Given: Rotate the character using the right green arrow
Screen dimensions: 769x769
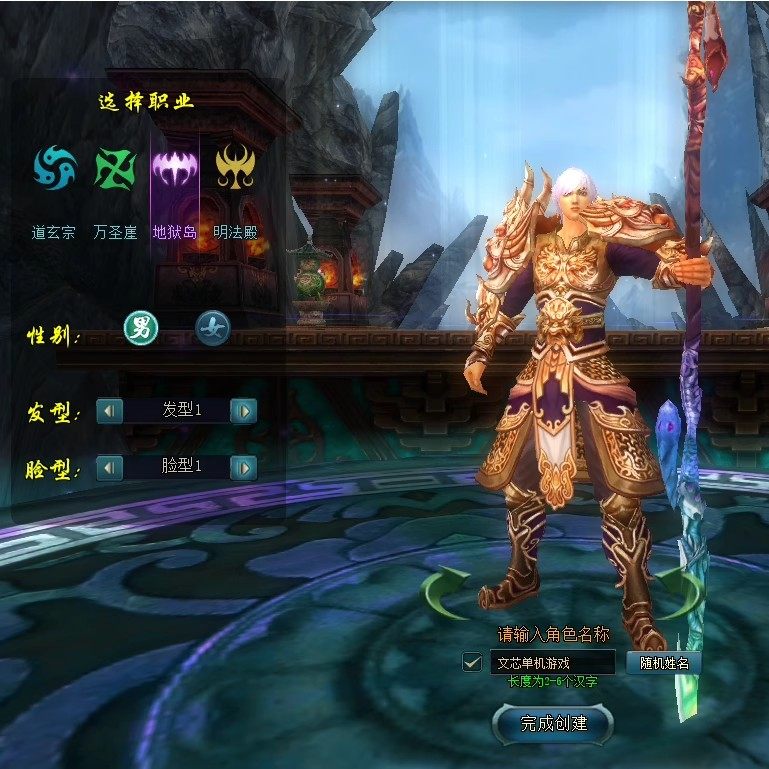Looking at the screenshot, I should pyautogui.click(x=680, y=591).
